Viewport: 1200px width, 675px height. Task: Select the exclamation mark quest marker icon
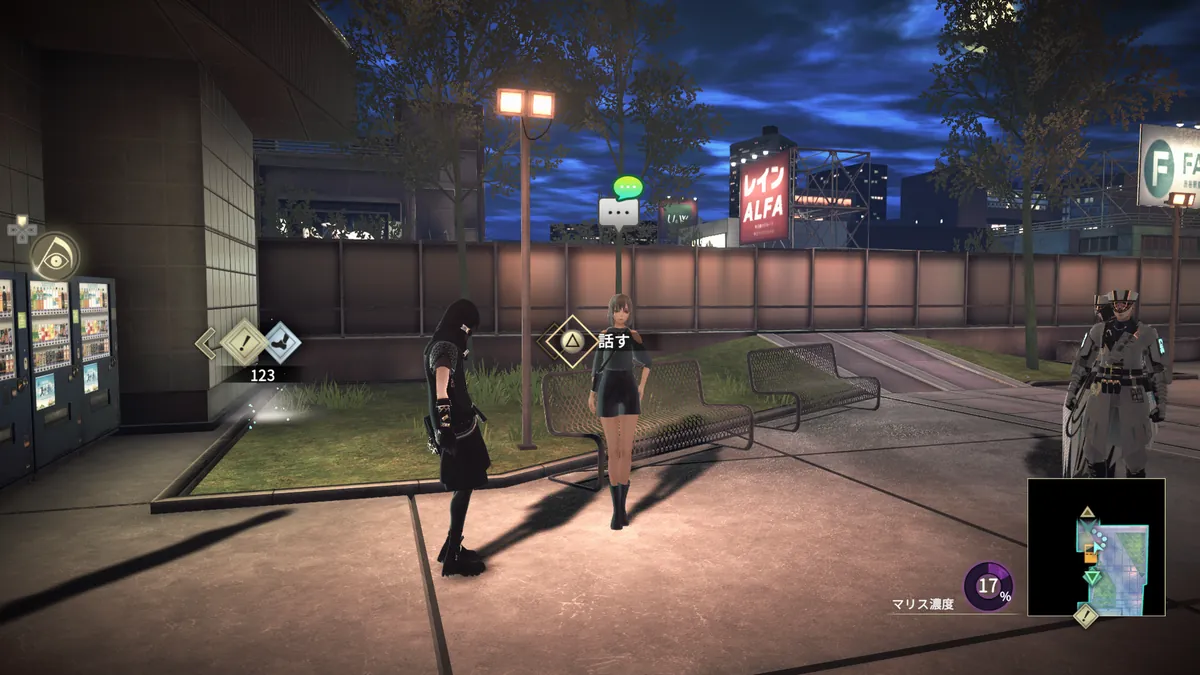coord(245,343)
